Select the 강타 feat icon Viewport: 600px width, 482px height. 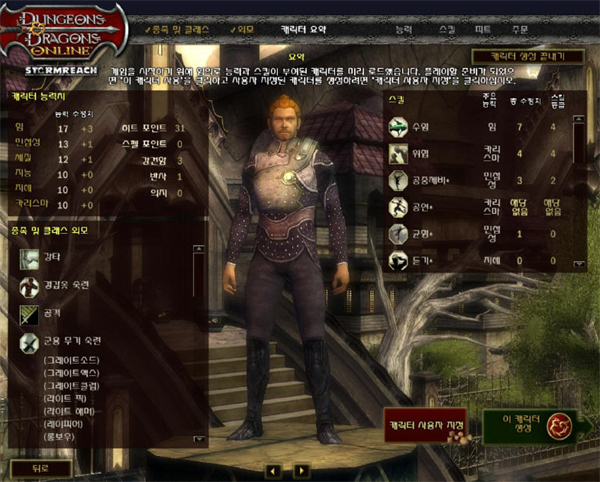tap(28, 259)
